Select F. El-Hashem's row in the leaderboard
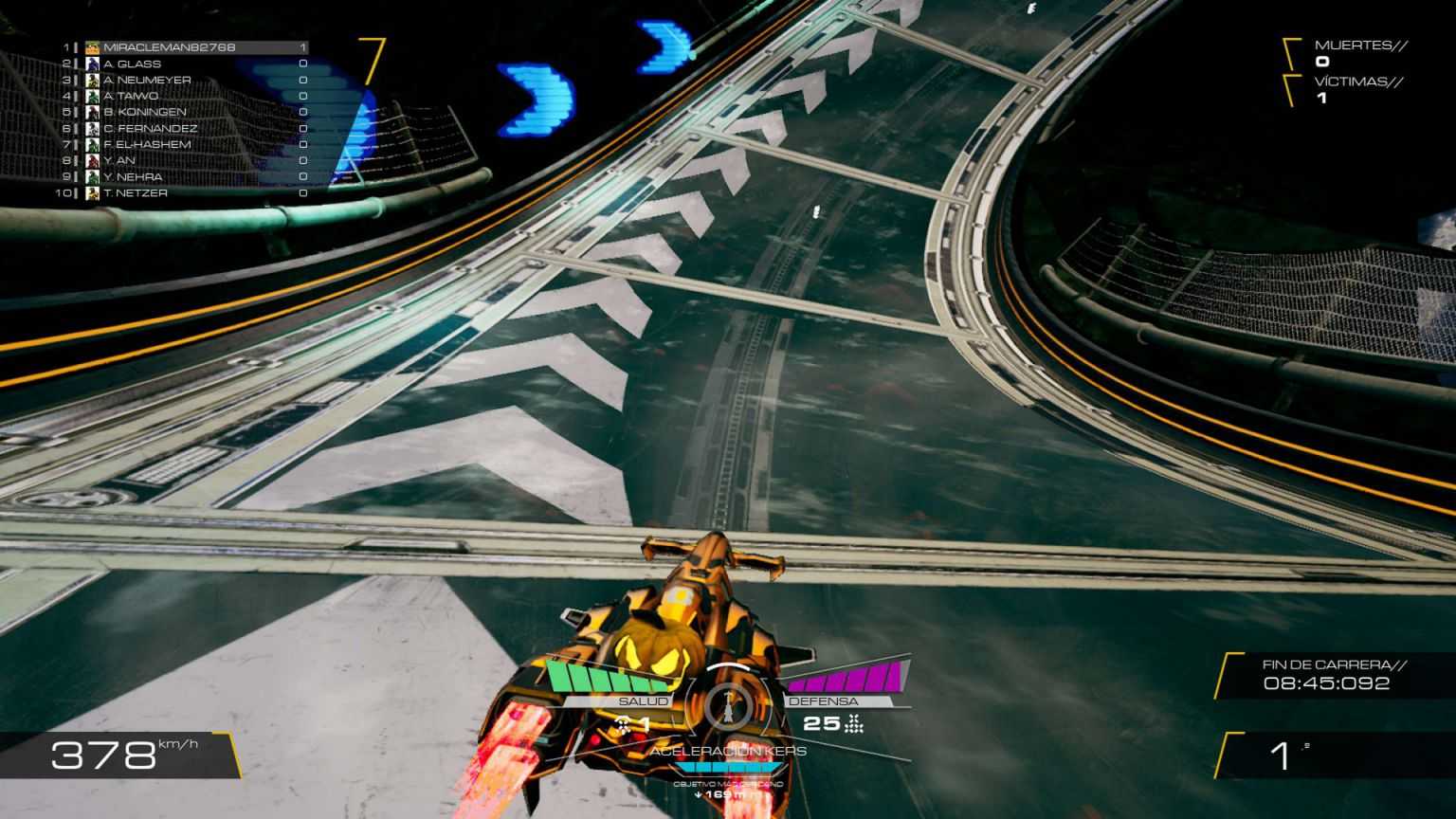 (x=147, y=144)
